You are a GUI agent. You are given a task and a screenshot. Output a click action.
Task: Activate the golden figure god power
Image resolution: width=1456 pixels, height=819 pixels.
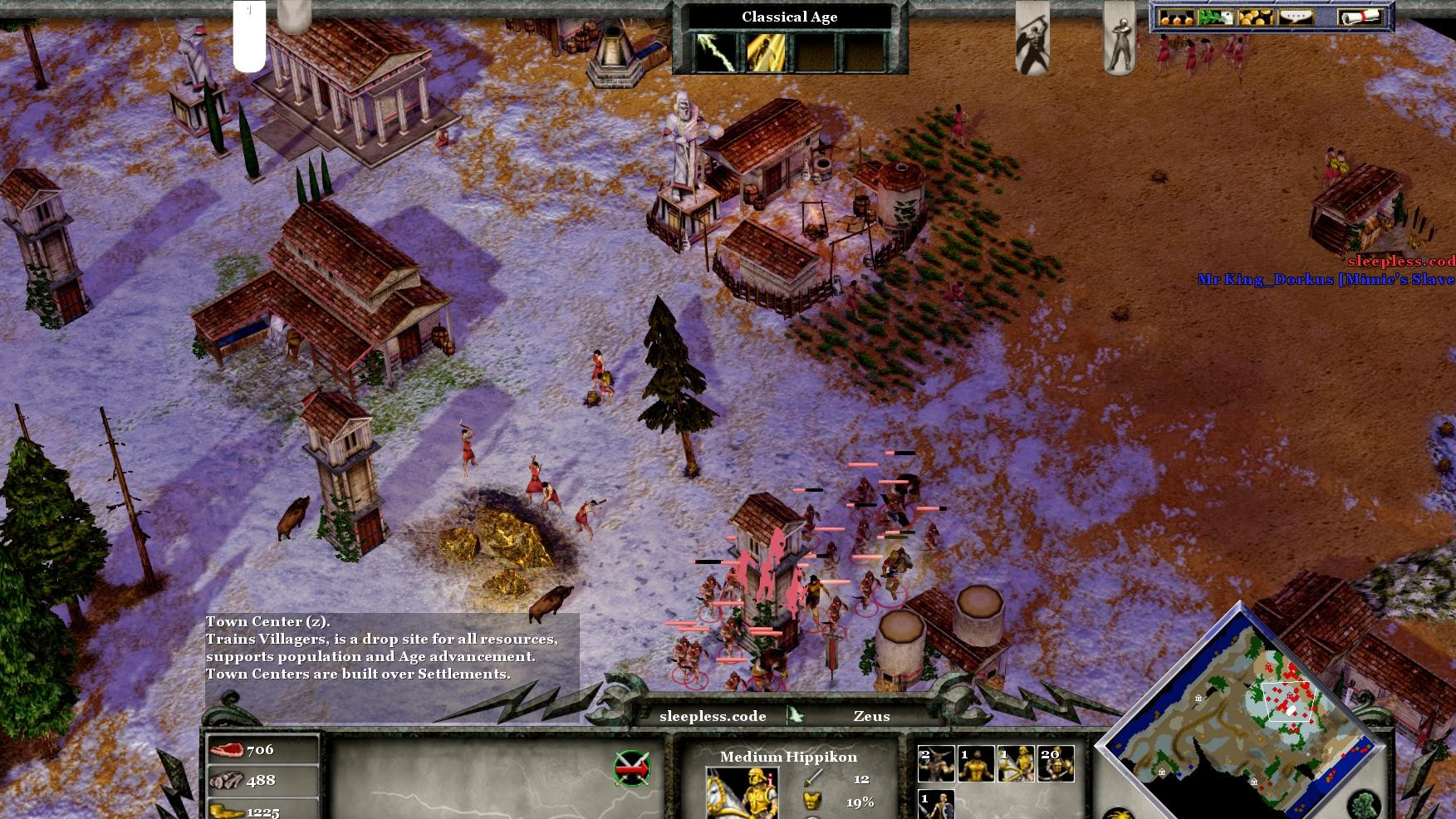[766, 51]
